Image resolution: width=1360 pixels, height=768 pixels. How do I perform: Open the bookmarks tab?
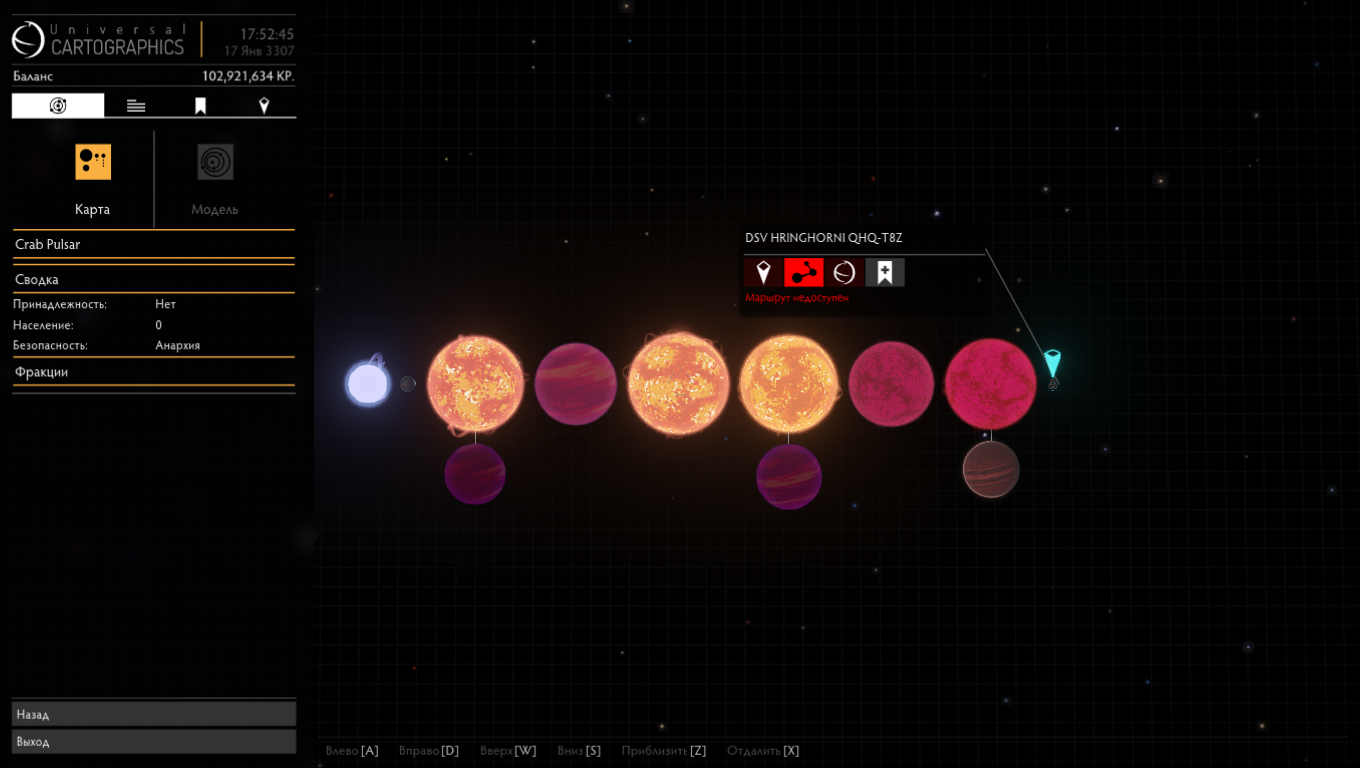point(200,106)
